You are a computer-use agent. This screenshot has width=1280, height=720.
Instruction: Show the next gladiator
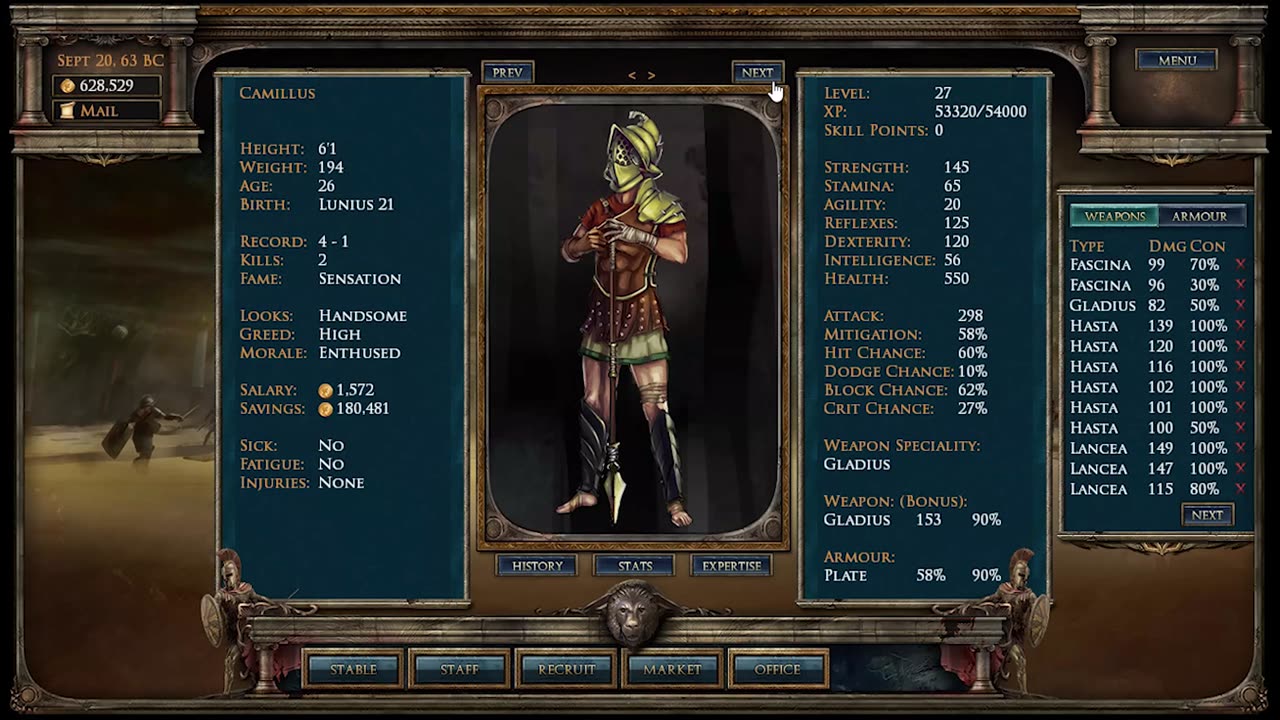(757, 72)
